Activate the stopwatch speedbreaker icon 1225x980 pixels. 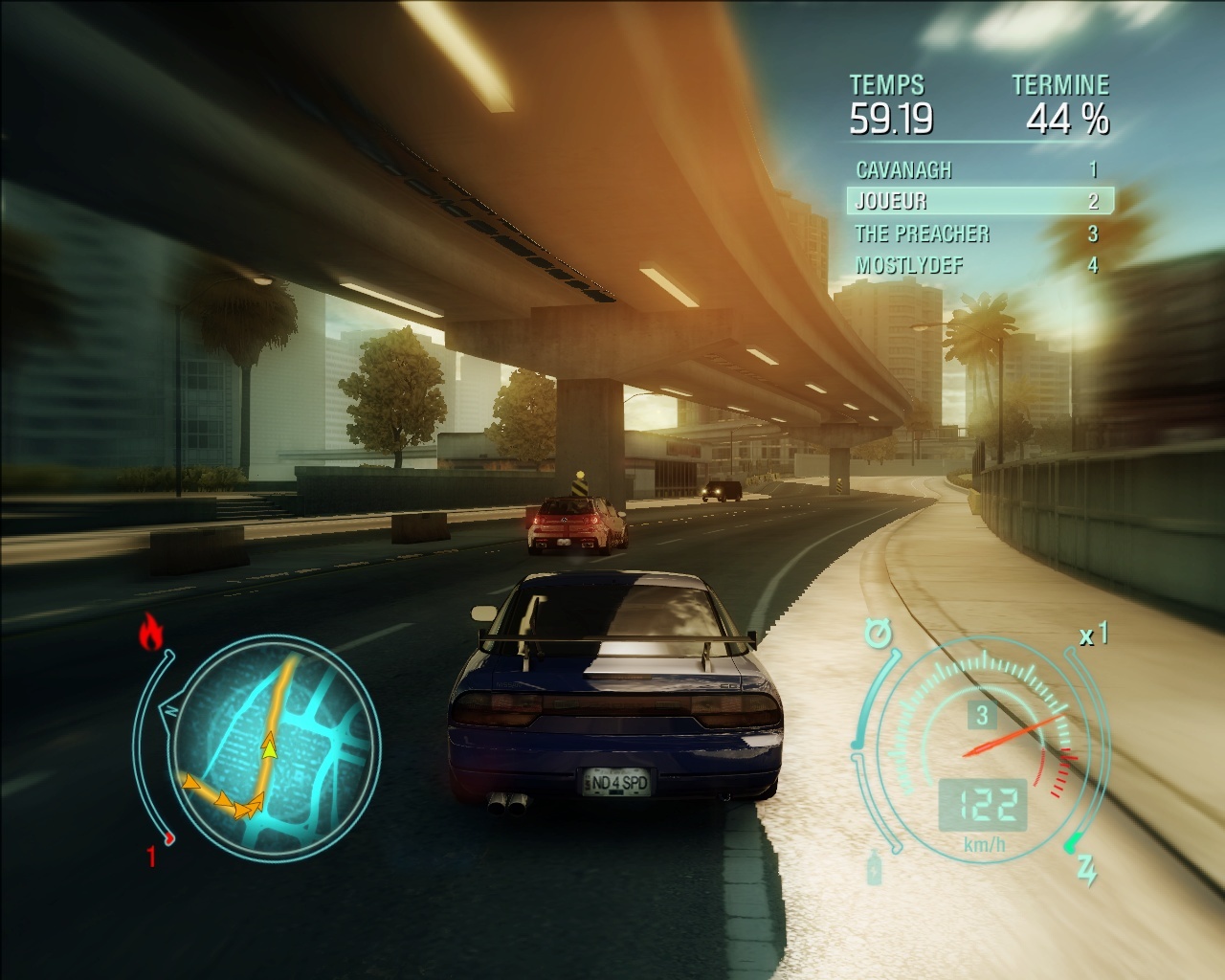coord(877,633)
